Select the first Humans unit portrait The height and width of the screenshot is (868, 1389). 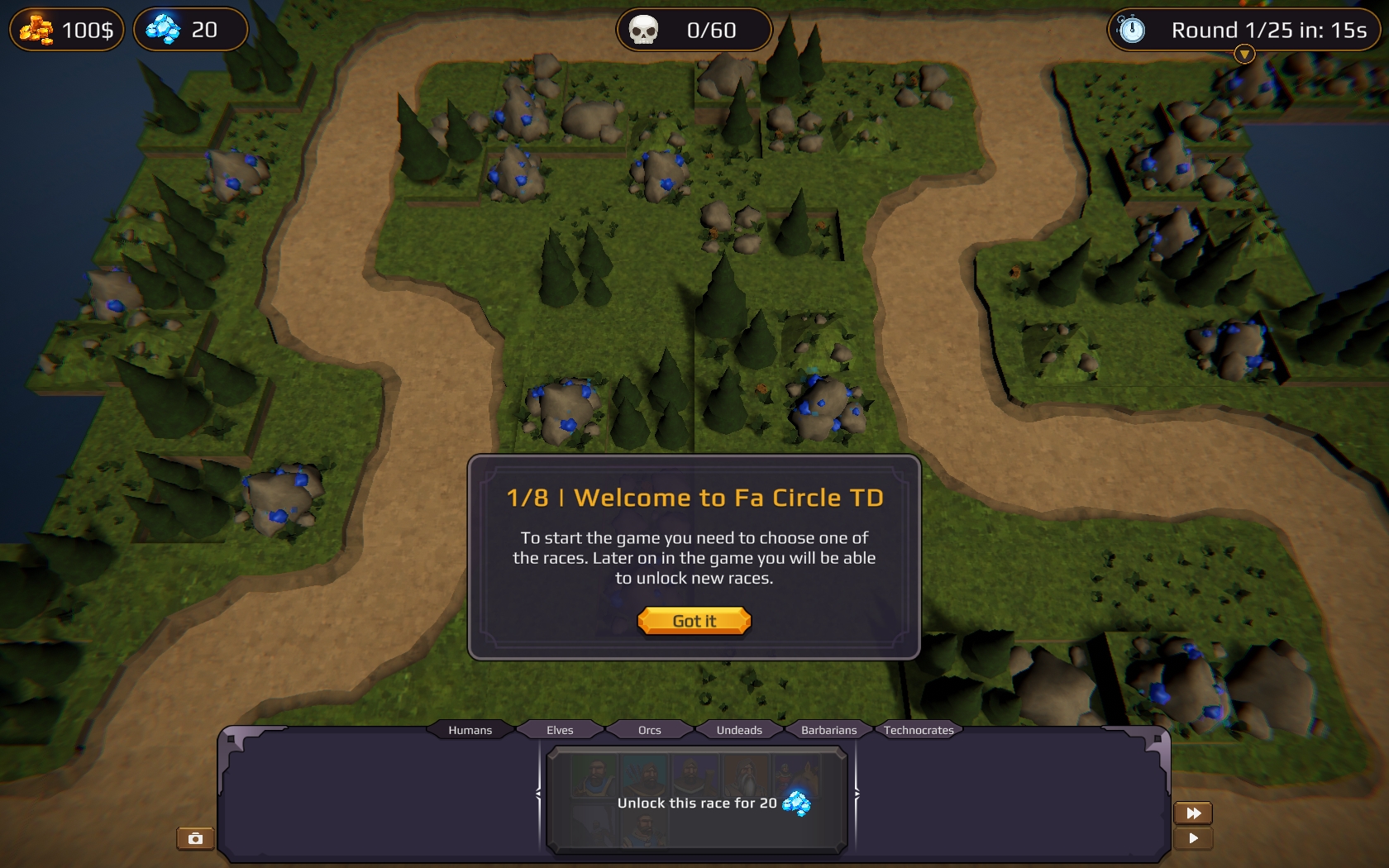coord(595,775)
